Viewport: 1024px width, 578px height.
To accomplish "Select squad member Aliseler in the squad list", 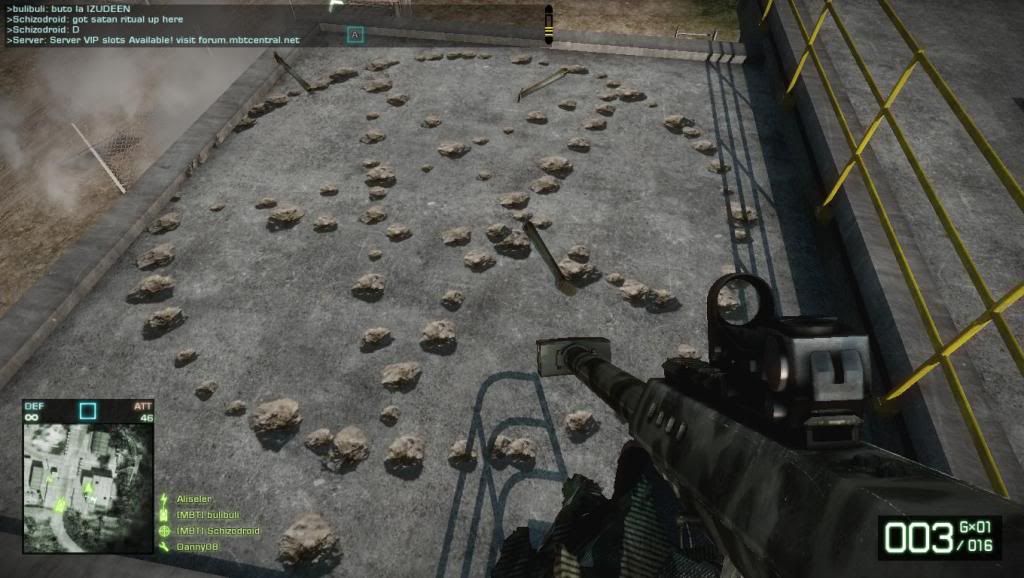I will point(196,498).
